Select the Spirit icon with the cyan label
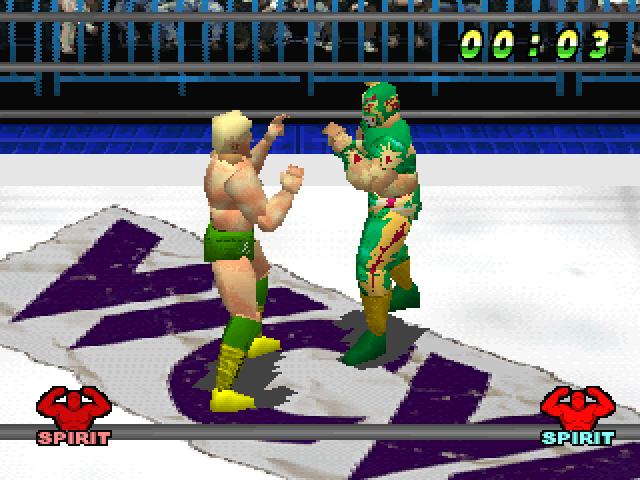Image resolution: width=640 pixels, height=480 pixels. tap(577, 415)
